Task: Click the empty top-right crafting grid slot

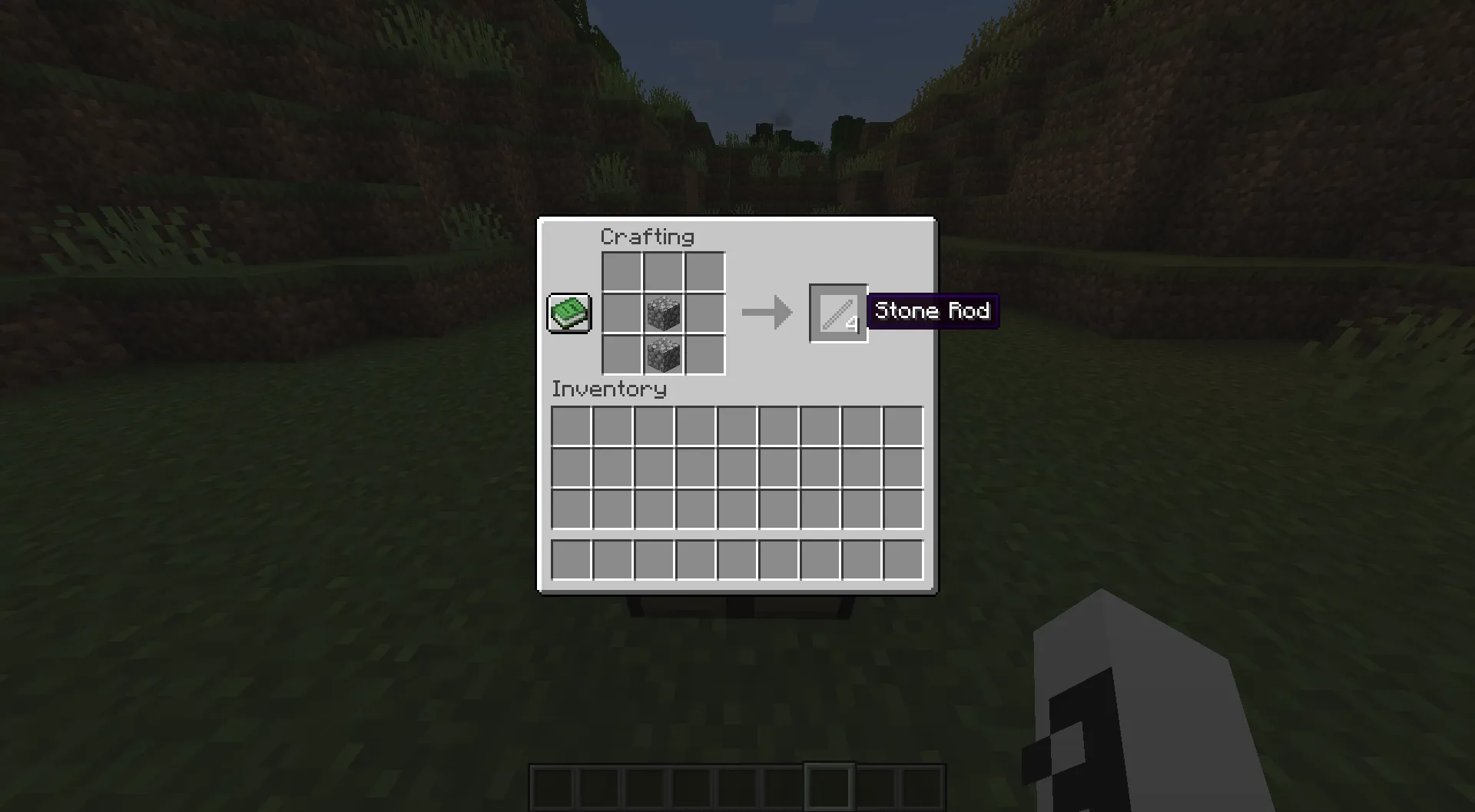Action: click(x=703, y=270)
